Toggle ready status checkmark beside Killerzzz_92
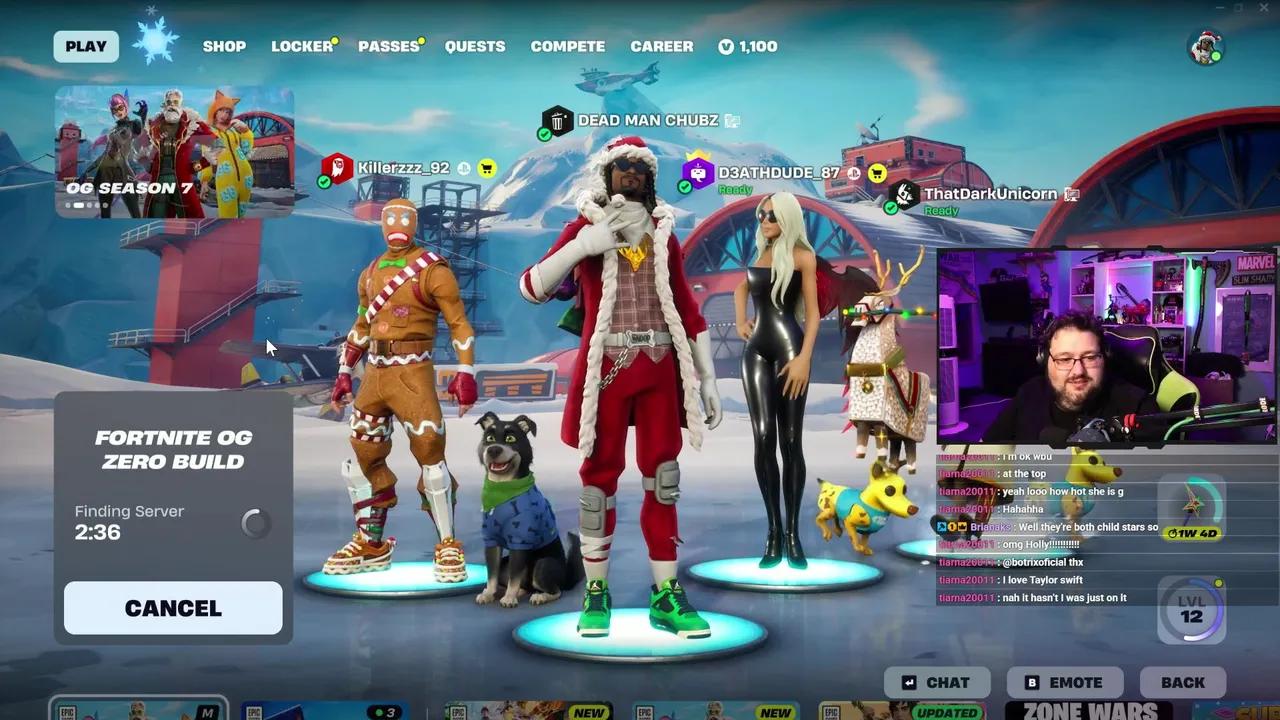 click(x=323, y=184)
